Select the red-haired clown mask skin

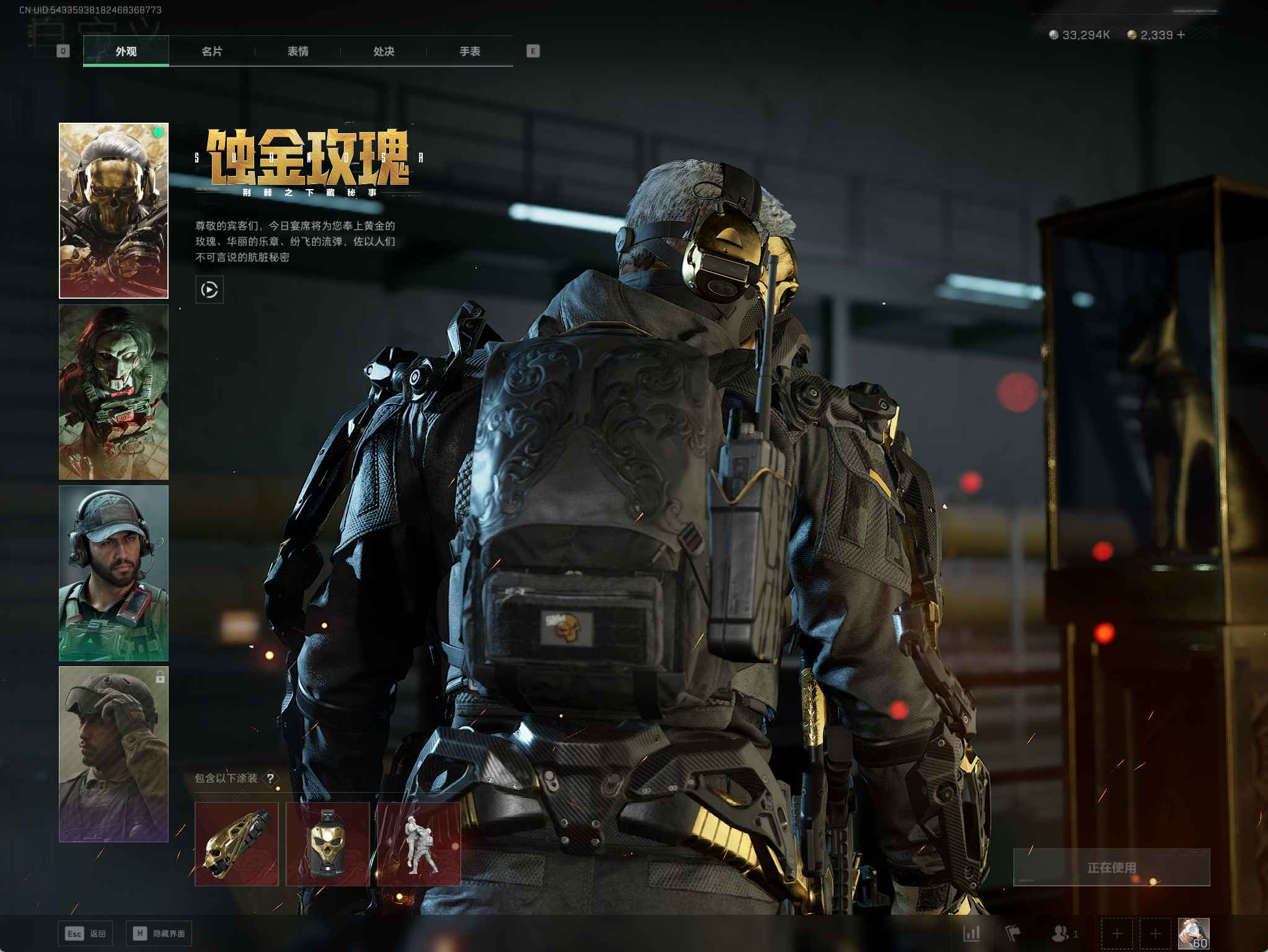[113, 392]
